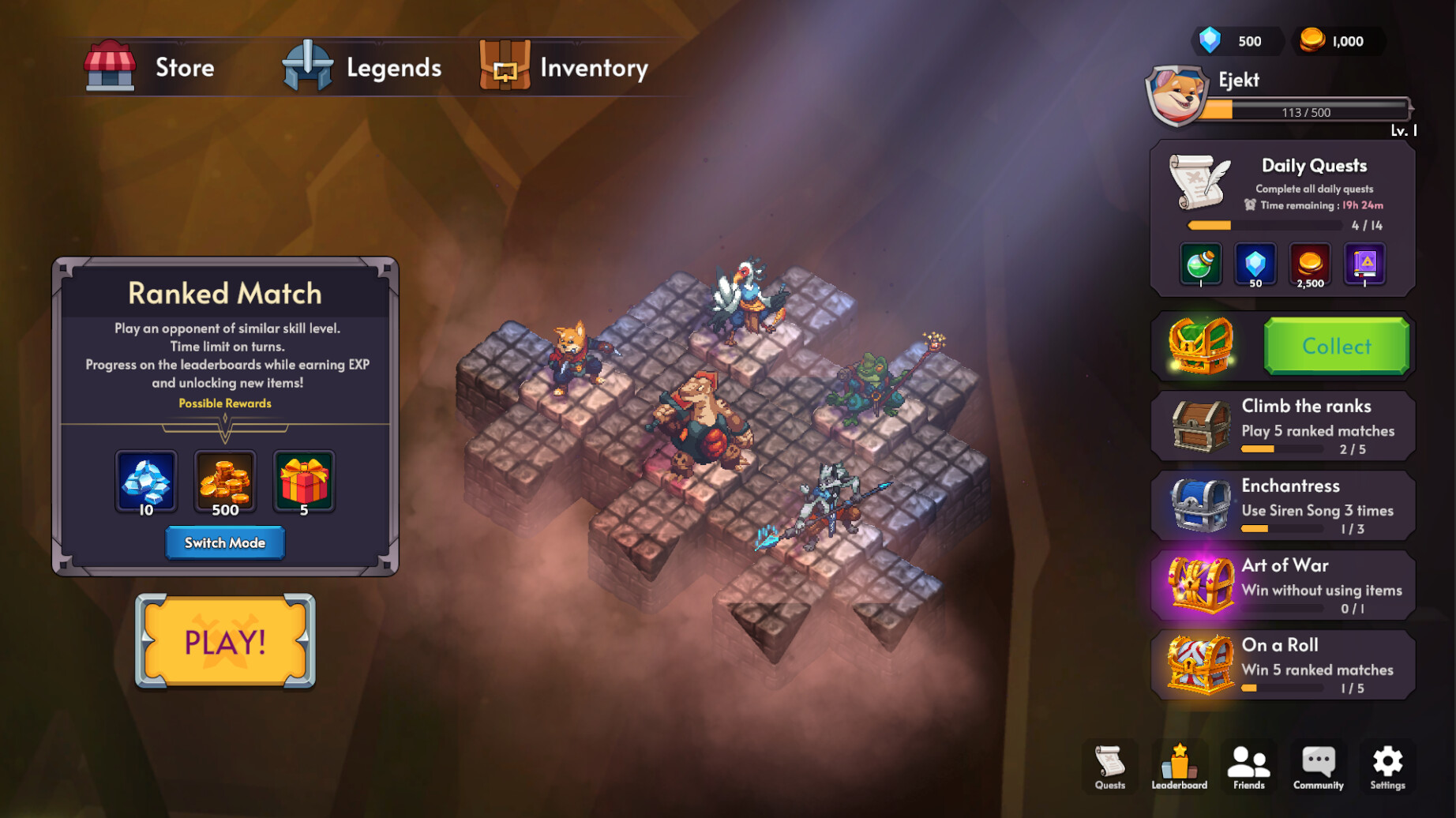Select the On a Roll quest
Image resolution: width=1456 pixels, height=818 pixels.
1283,666
